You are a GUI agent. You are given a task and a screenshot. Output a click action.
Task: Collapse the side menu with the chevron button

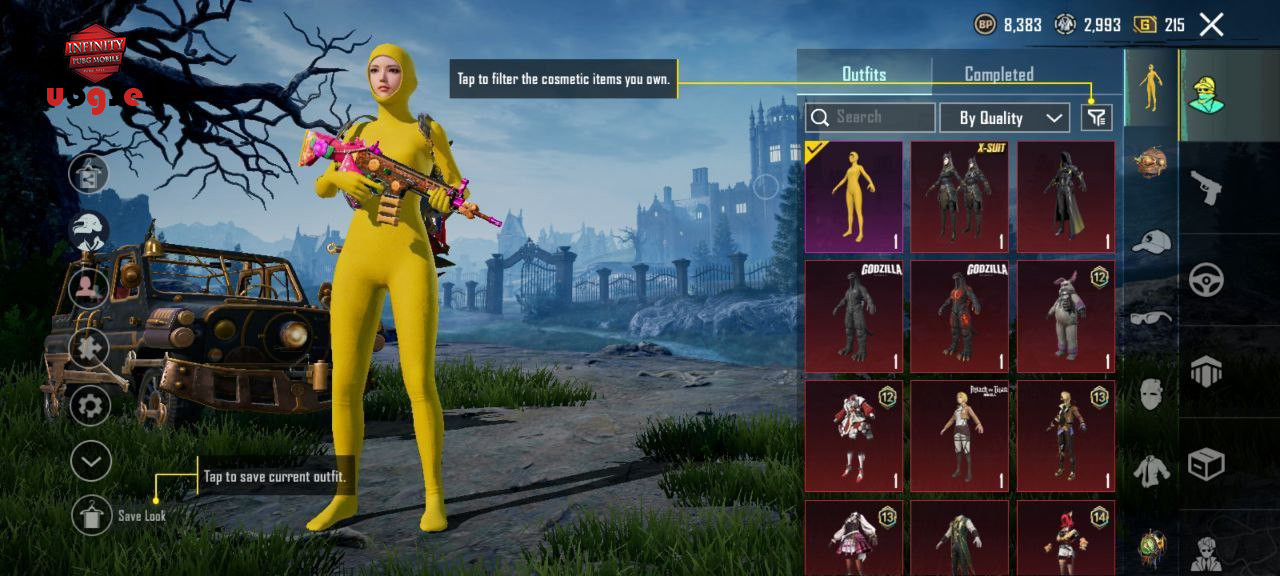(x=90, y=461)
